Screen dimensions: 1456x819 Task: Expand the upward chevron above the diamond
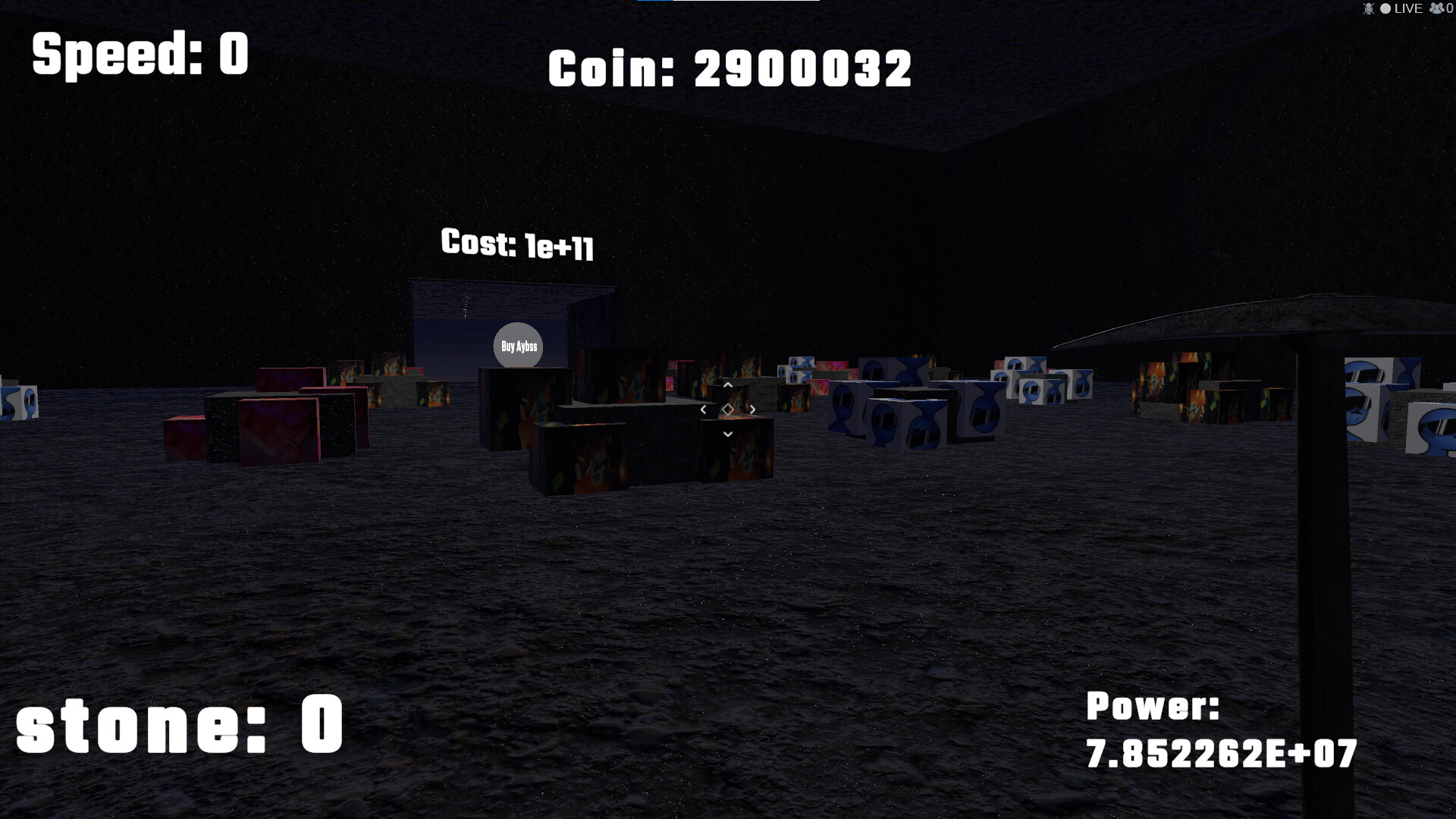pos(728,385)
